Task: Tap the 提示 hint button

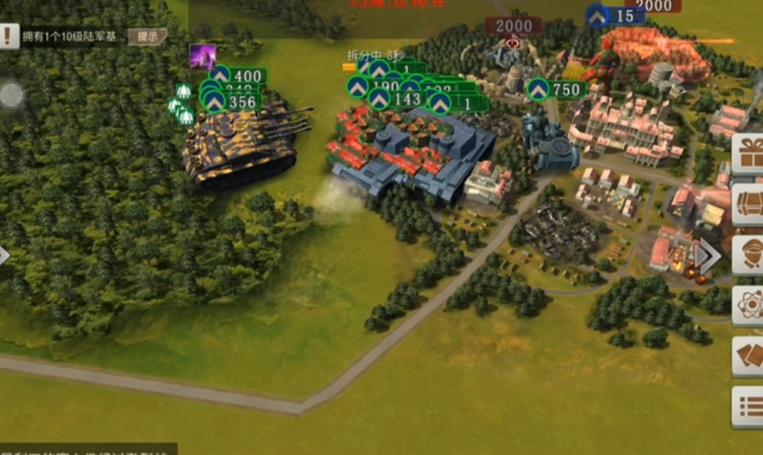Action: (x=146, y=36)
